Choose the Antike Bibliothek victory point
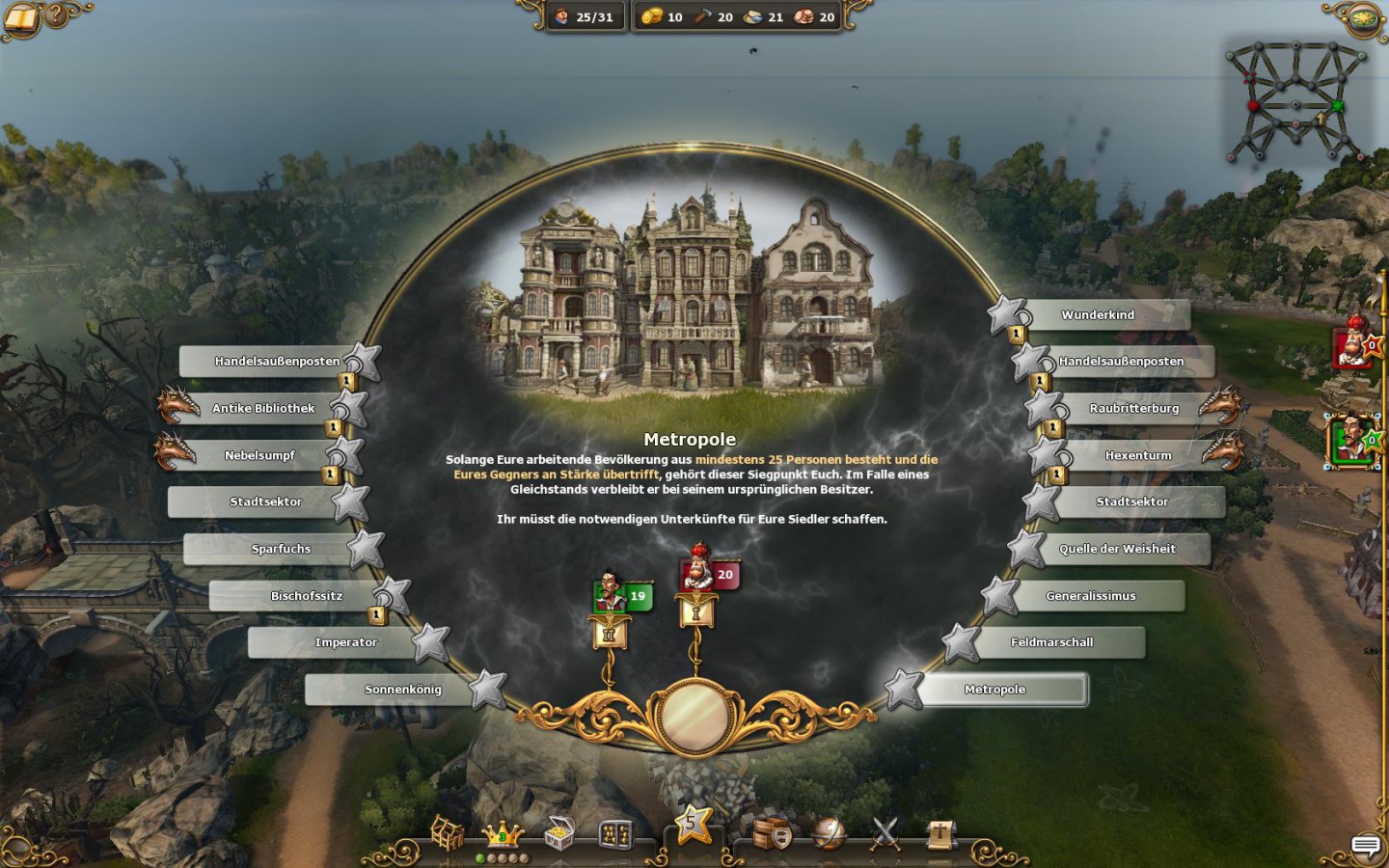This screenshot has height=868, width=1389. pyautogui.click(x=263, y=409)
